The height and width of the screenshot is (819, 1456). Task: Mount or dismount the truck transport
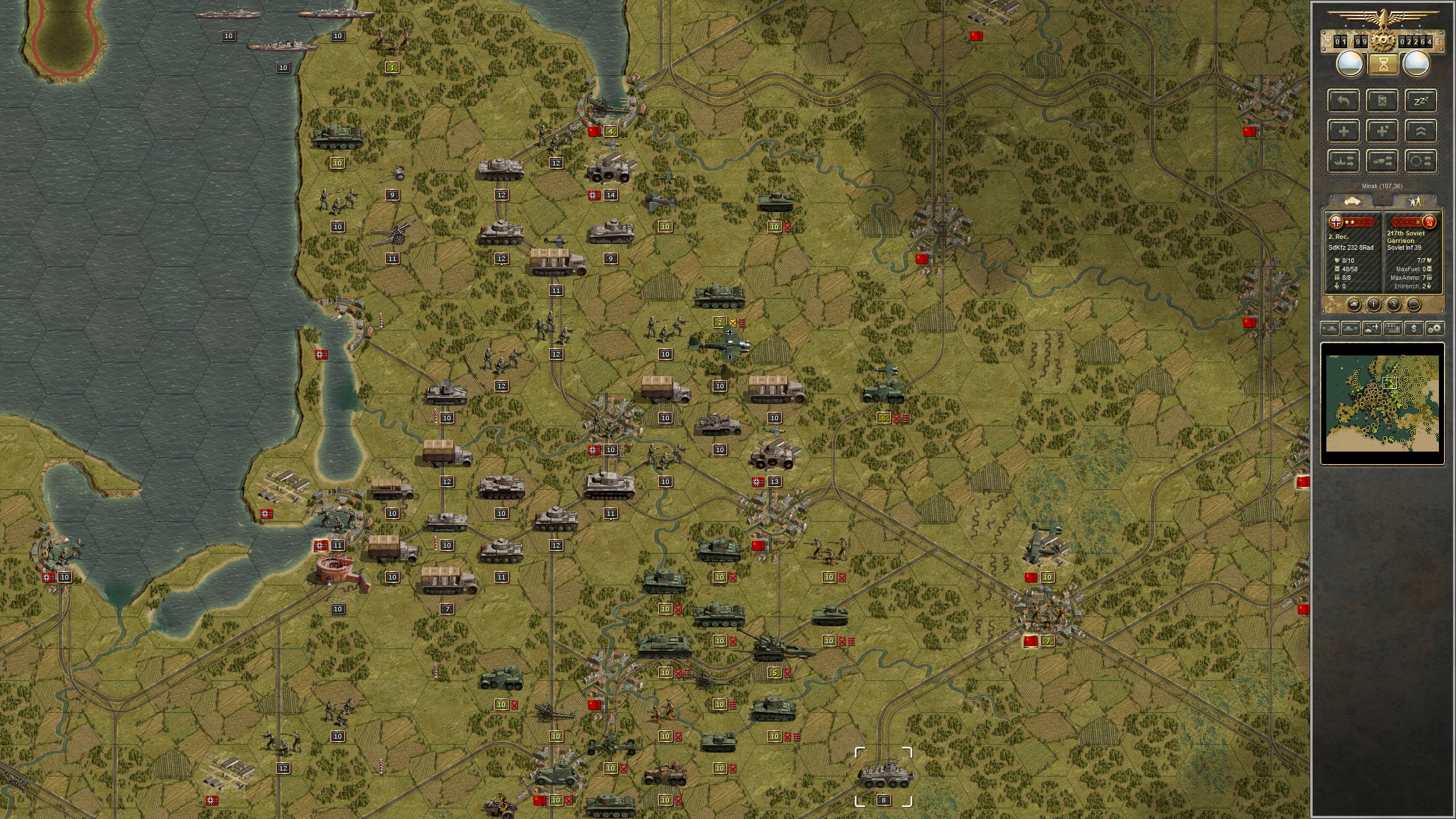pyautogui.click(x=1382, y=162)
